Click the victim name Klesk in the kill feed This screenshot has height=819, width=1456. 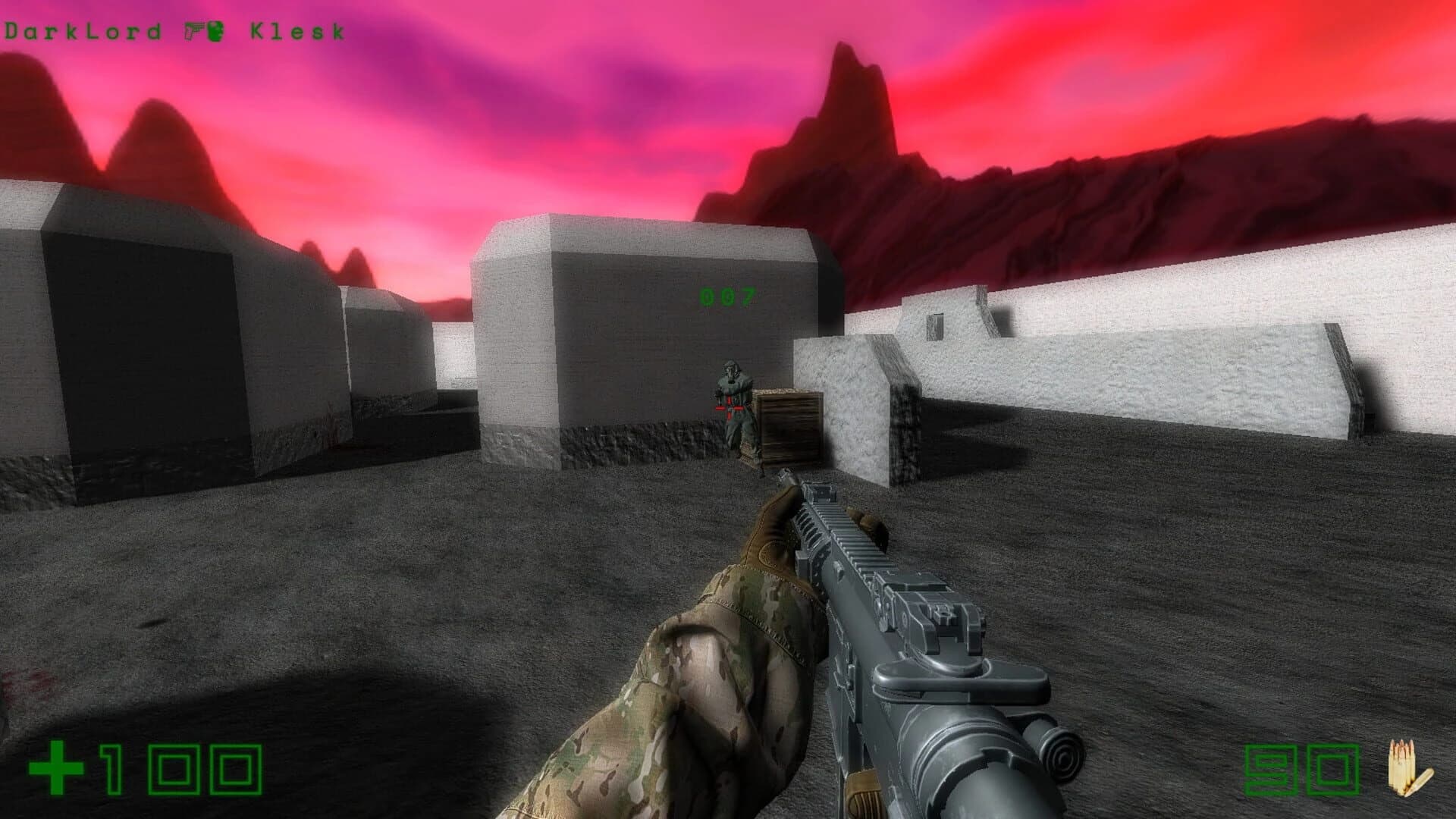pos(296,30)
